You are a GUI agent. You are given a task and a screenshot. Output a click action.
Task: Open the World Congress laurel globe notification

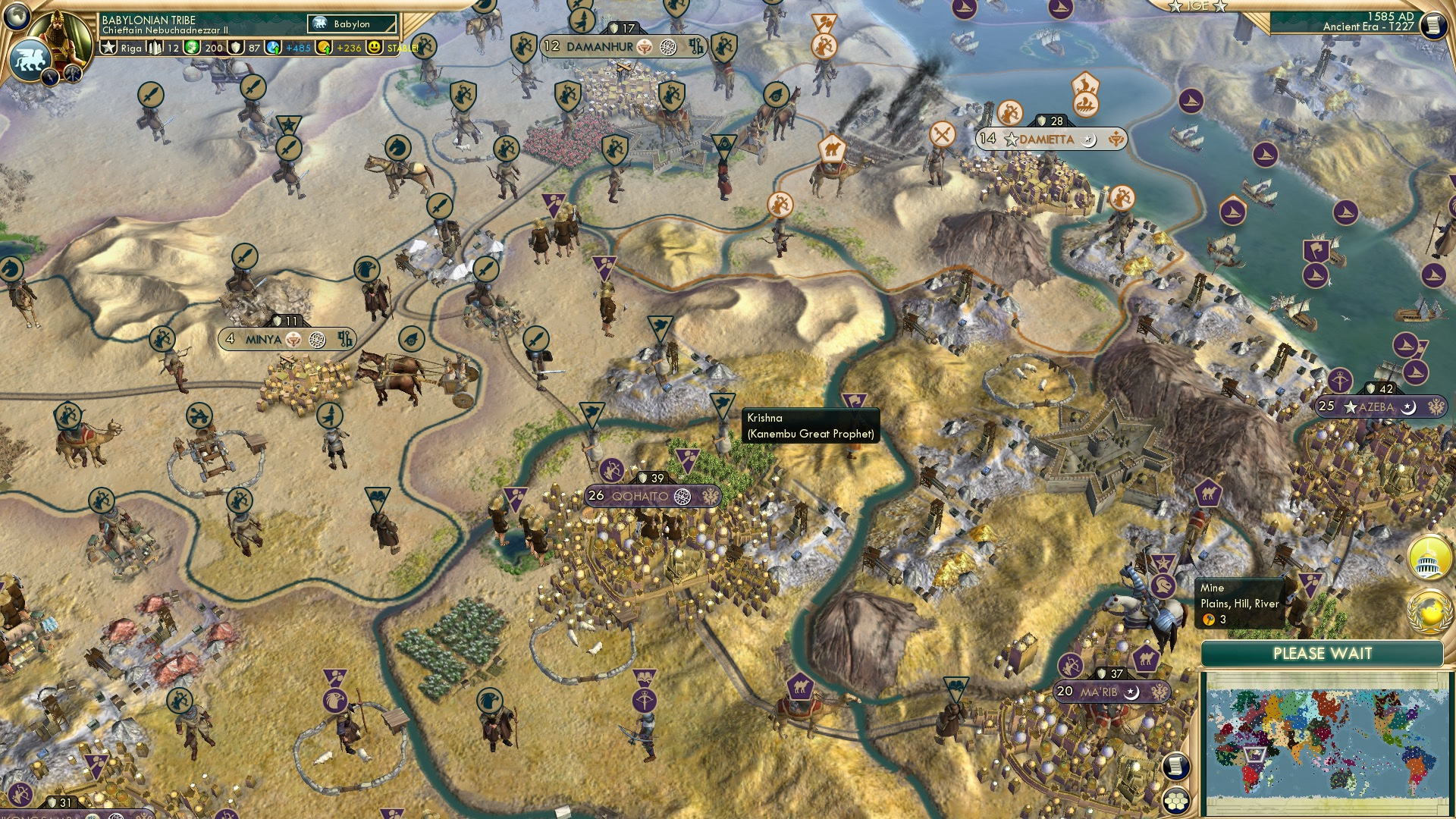(x=1429, y=609)
